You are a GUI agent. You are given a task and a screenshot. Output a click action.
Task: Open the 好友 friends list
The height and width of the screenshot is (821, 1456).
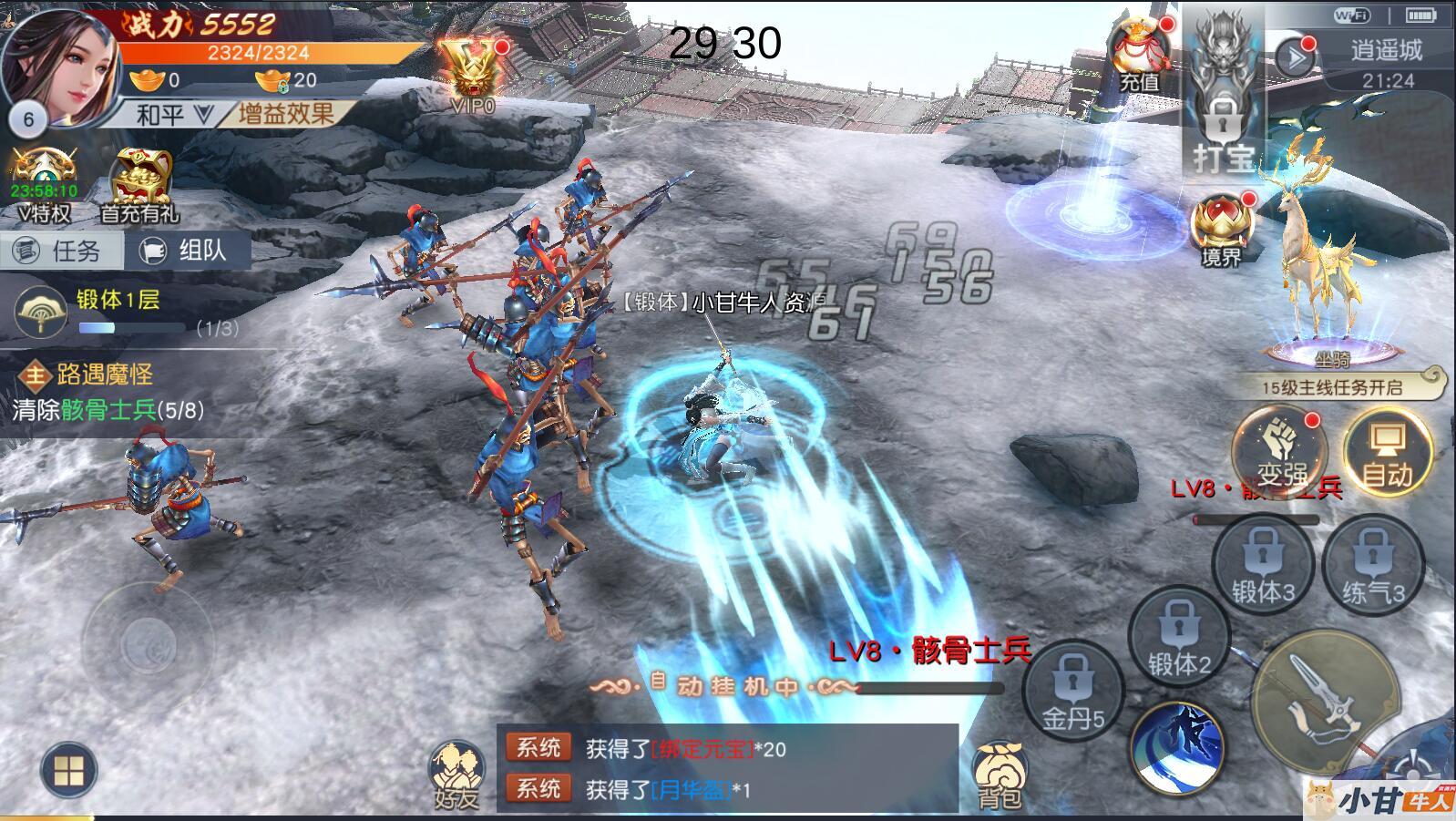456,775
